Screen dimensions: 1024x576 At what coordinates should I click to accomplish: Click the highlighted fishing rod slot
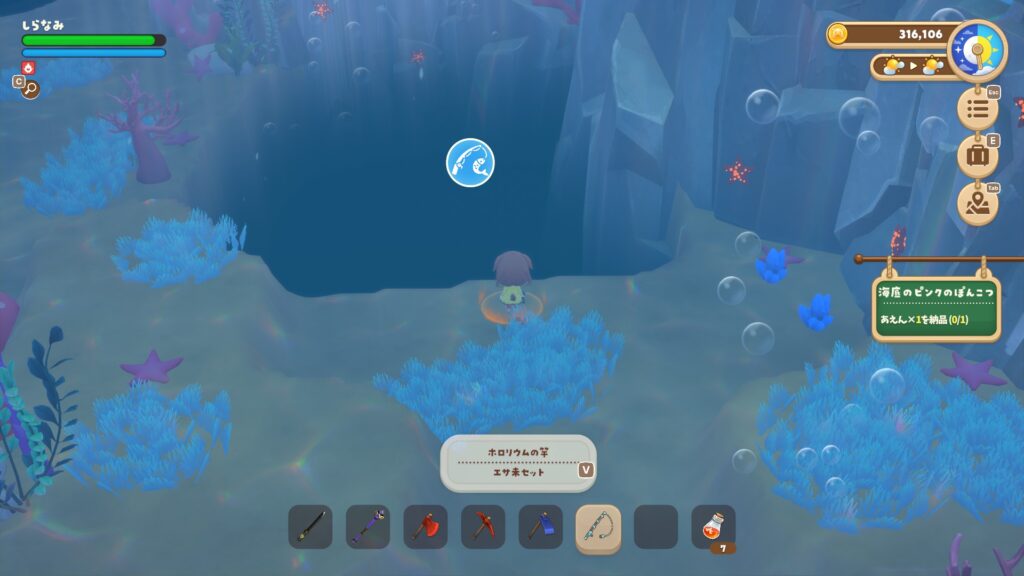coord(598,527)
